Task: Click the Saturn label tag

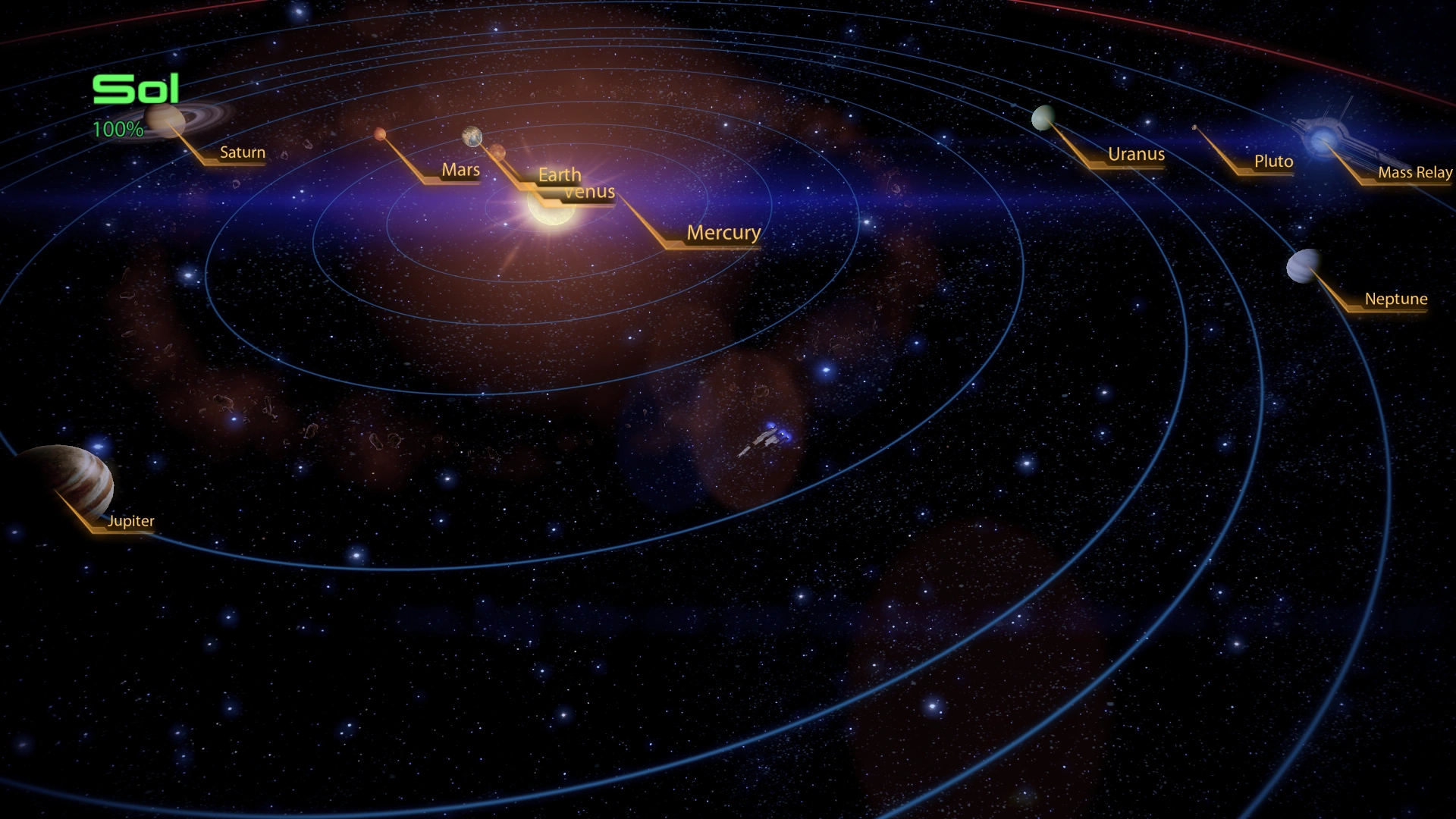Action: pyautogui.click(x=241, y=153)
